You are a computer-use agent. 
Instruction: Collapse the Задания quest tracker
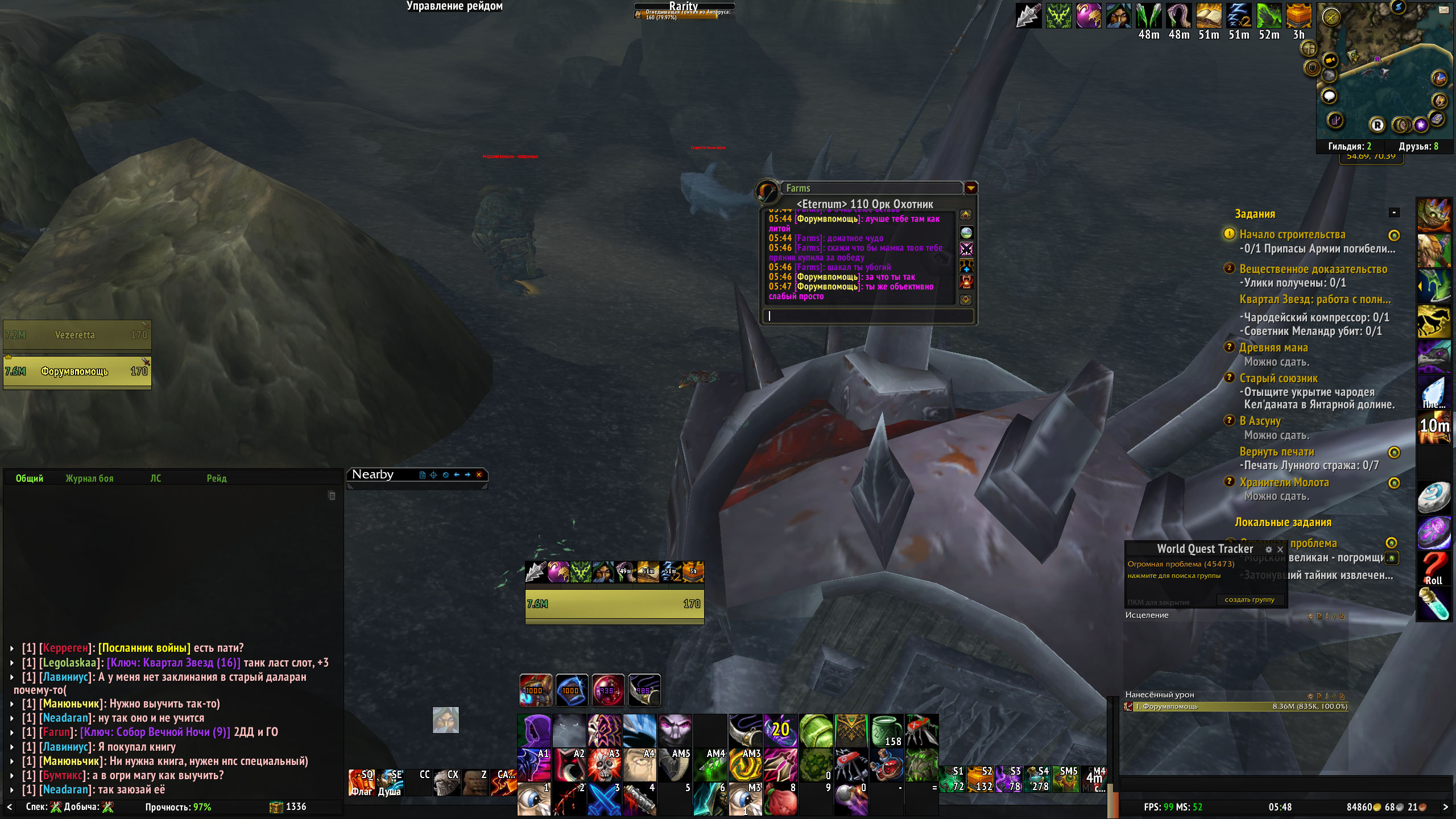pyautogui.click(x=1394, y=213)
